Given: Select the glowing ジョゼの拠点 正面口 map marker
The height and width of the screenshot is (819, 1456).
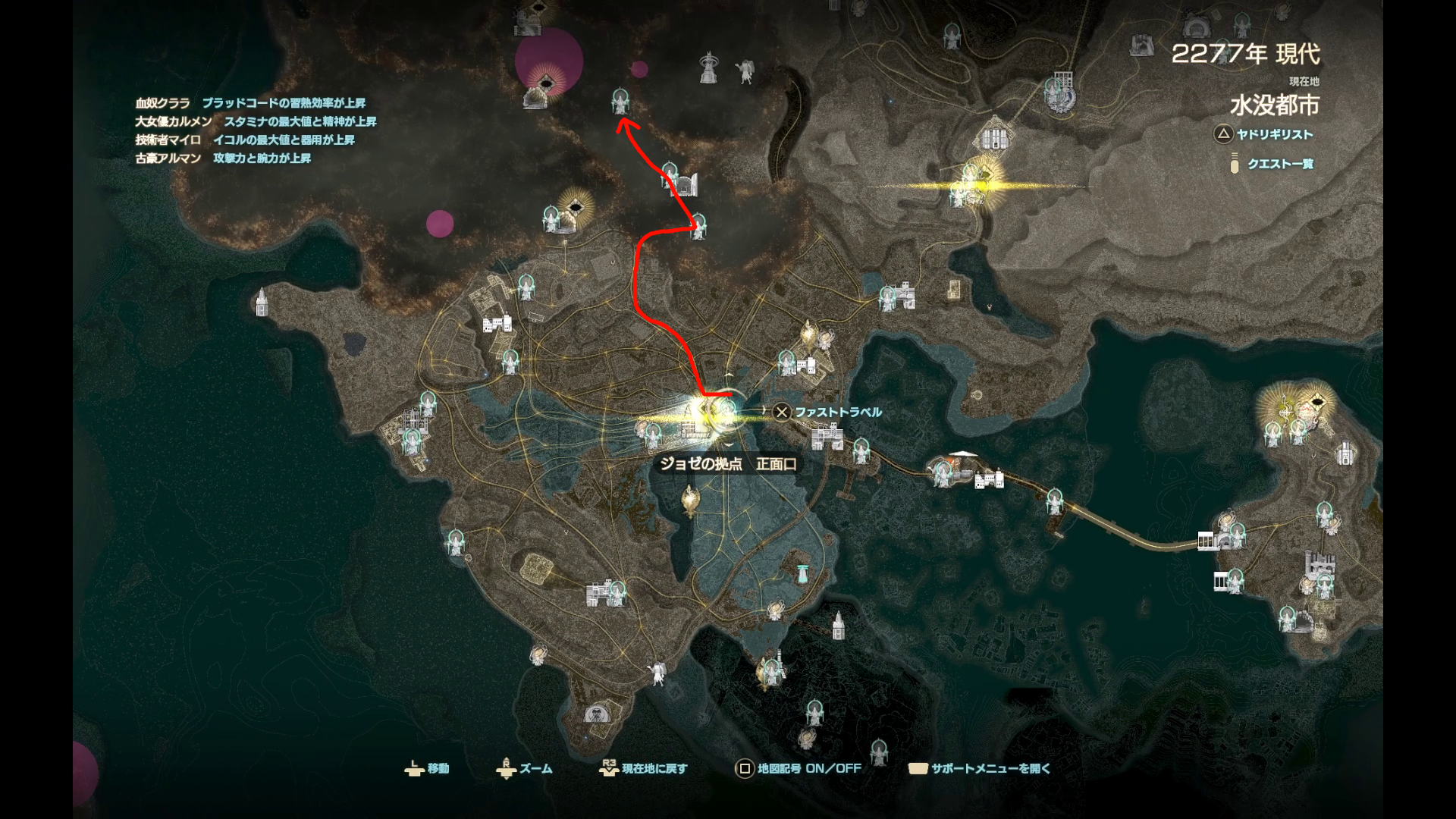Looking at the screenshot, I should pos(717,412).
